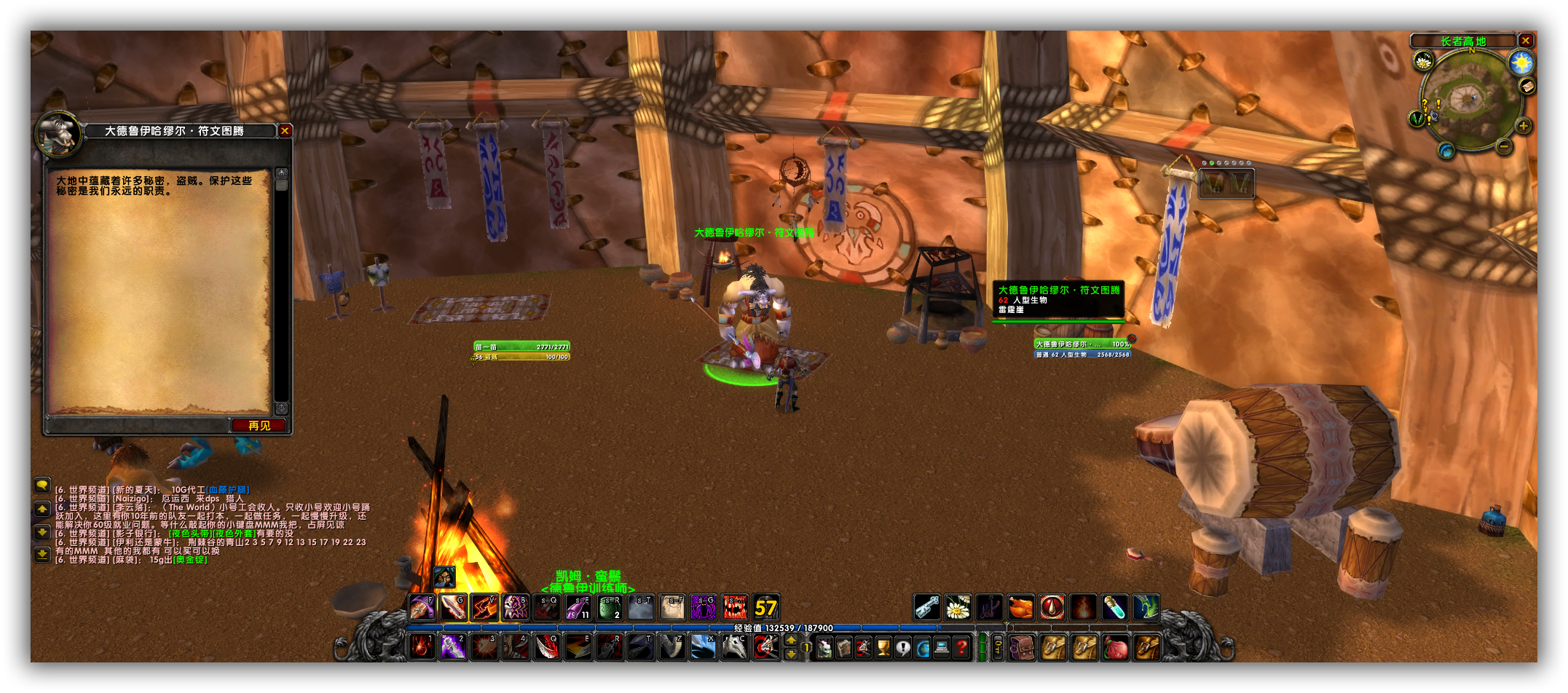Use the skeleton key action slot
Image resolution: width=1568 pixels, height=693 pixels.
pos(926,607)
